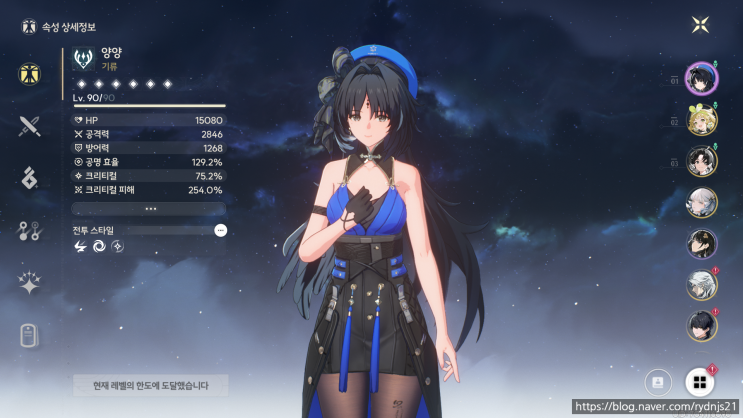Image resolution: width=743 pixels, height=418 pixels.
Task: Select the attributes tab with the figure icon
Action: tap(30, 73)
